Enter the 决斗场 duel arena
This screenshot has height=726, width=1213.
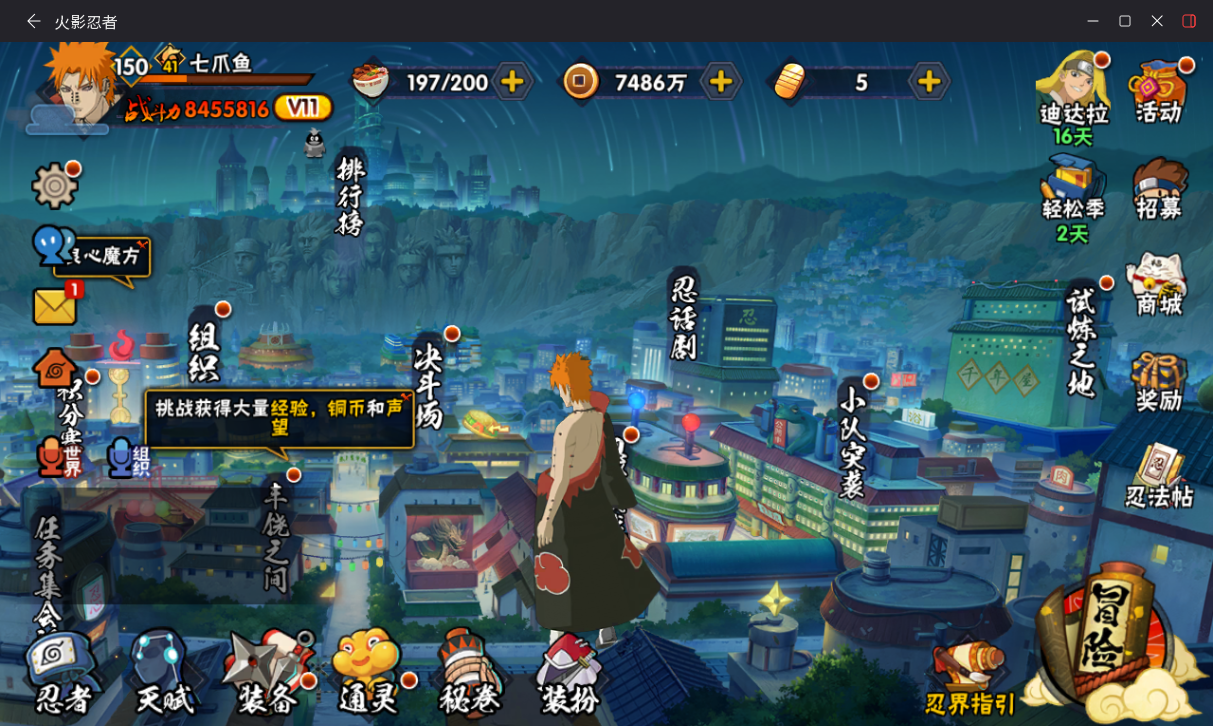tap(428, 385)
